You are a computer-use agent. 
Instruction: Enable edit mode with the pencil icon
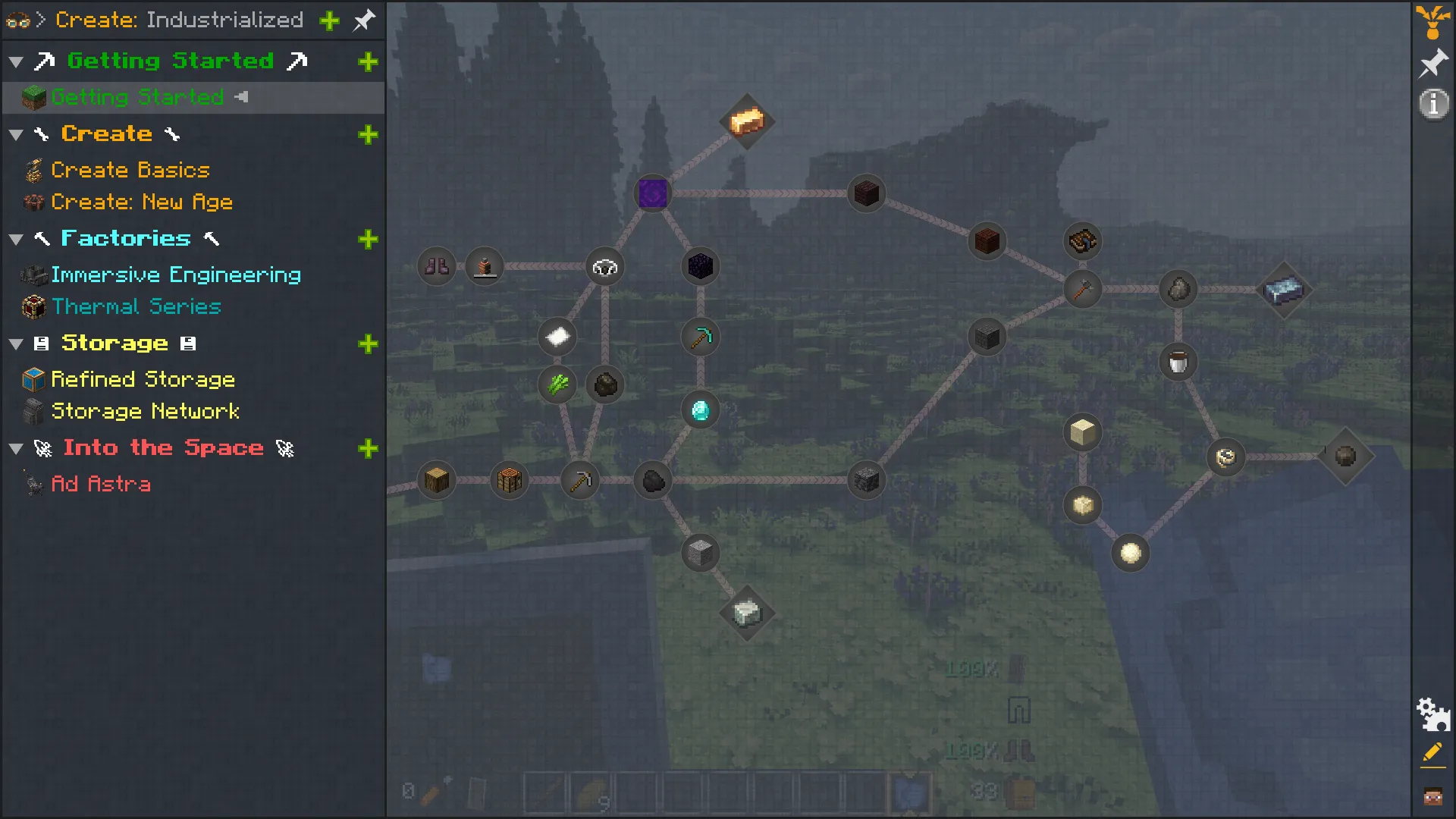point(1432,753)
